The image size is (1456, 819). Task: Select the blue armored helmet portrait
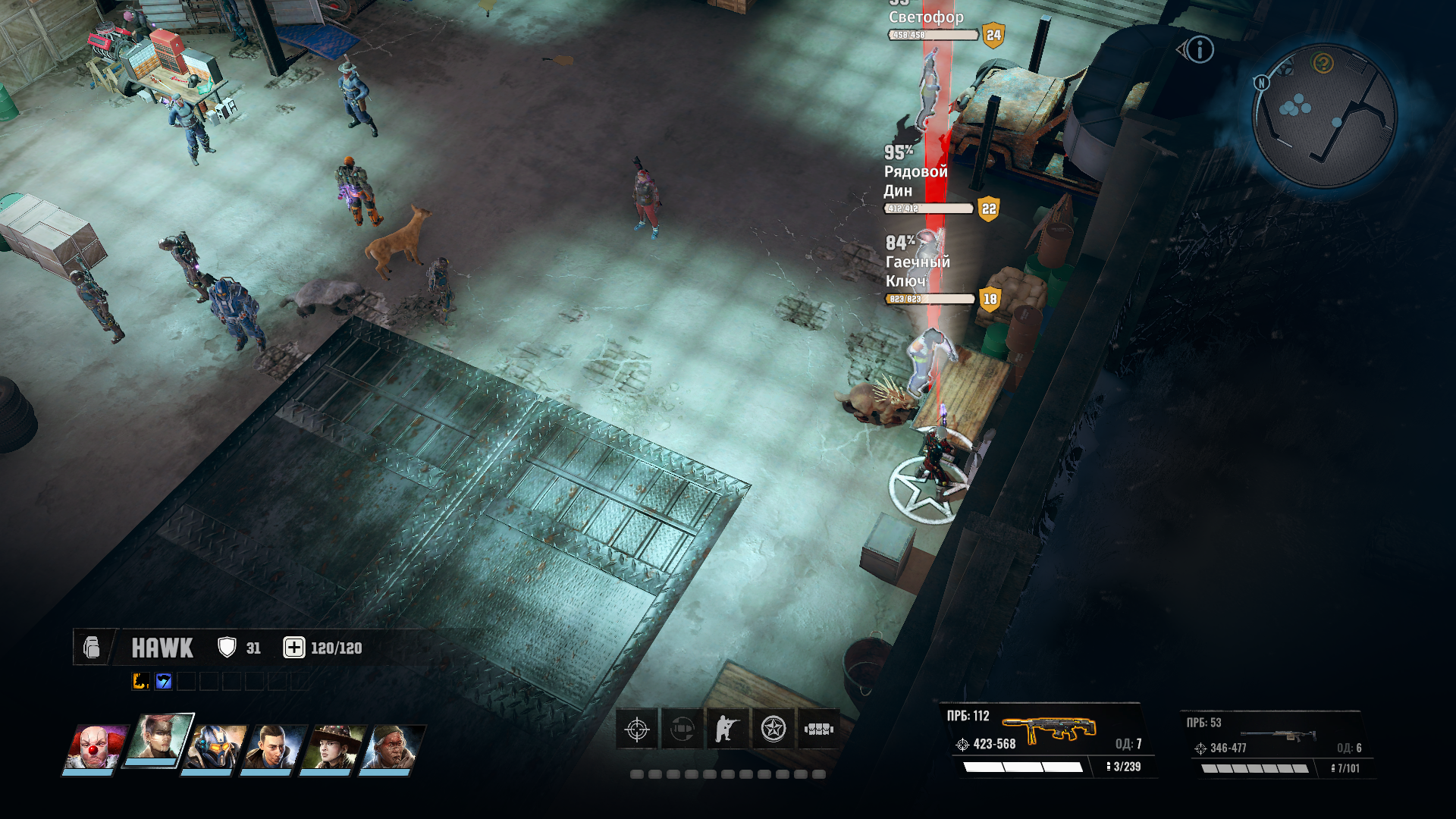(x=217, y=747)
